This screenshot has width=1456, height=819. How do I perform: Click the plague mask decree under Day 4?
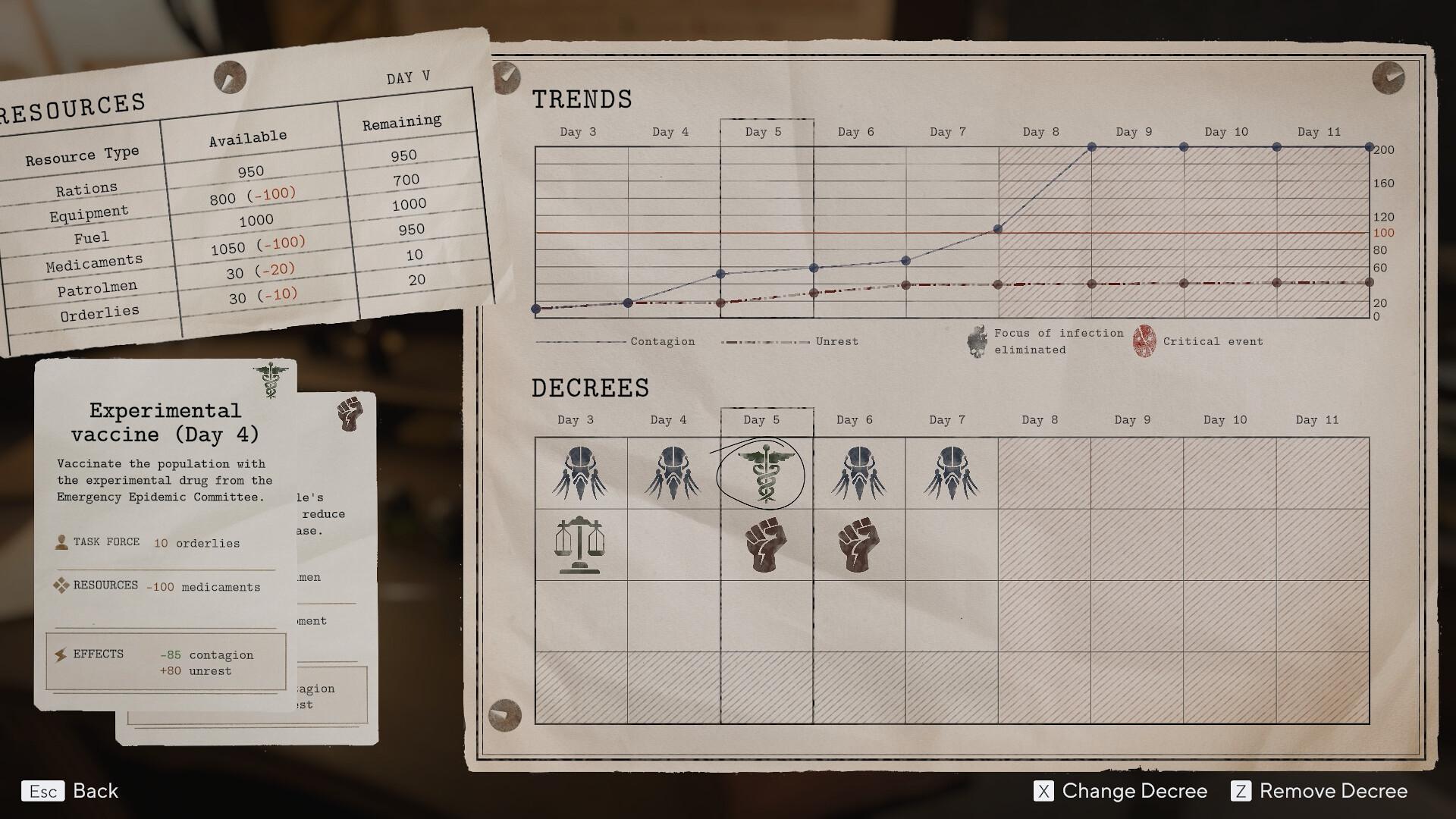(673, 472)
